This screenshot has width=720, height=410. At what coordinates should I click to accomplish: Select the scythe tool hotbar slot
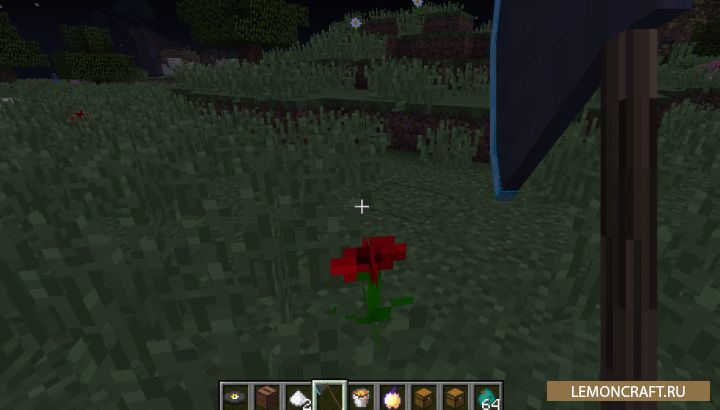click(329, 396)
